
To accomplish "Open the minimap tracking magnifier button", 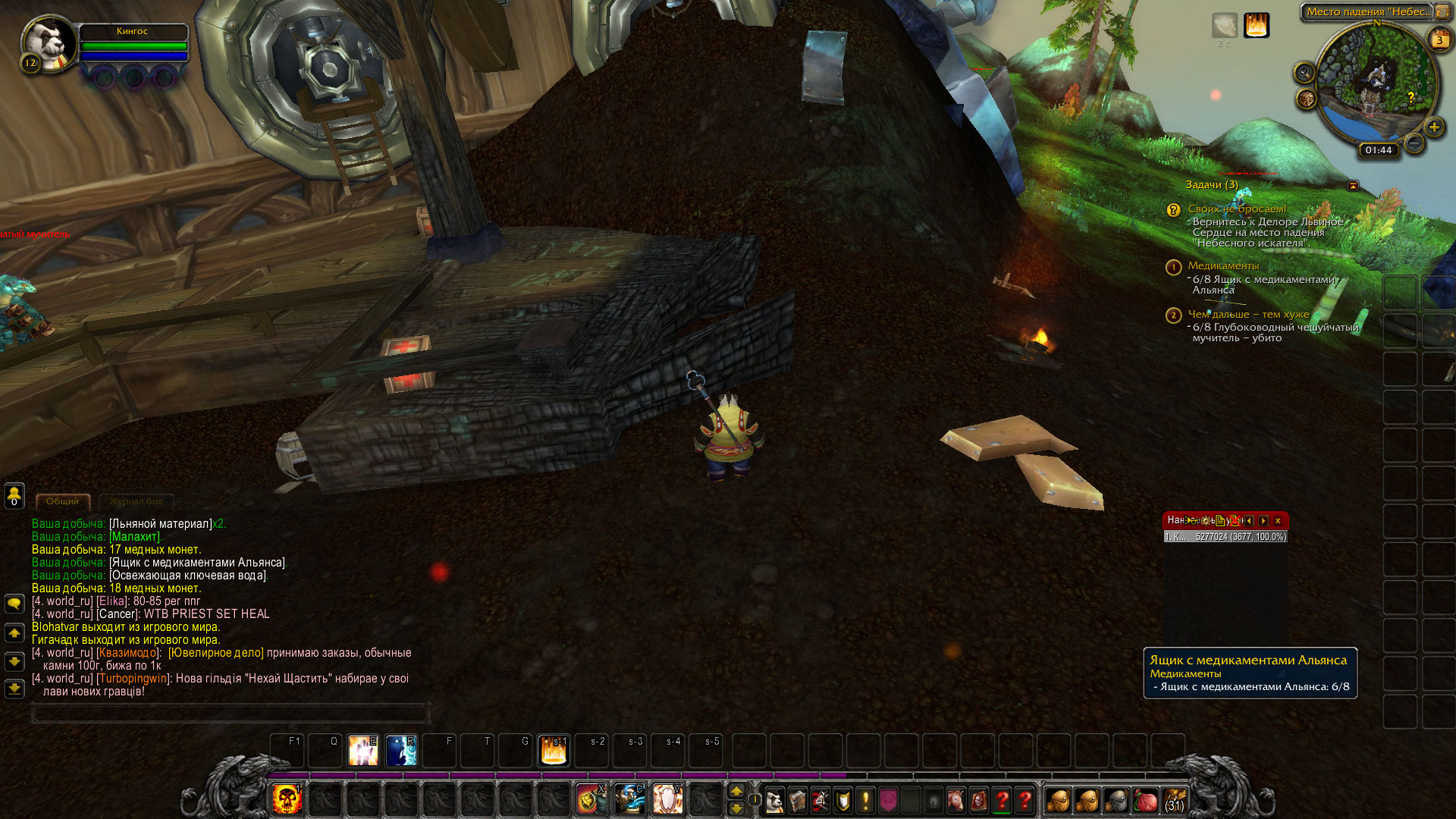I will (x=1304, y=72).
